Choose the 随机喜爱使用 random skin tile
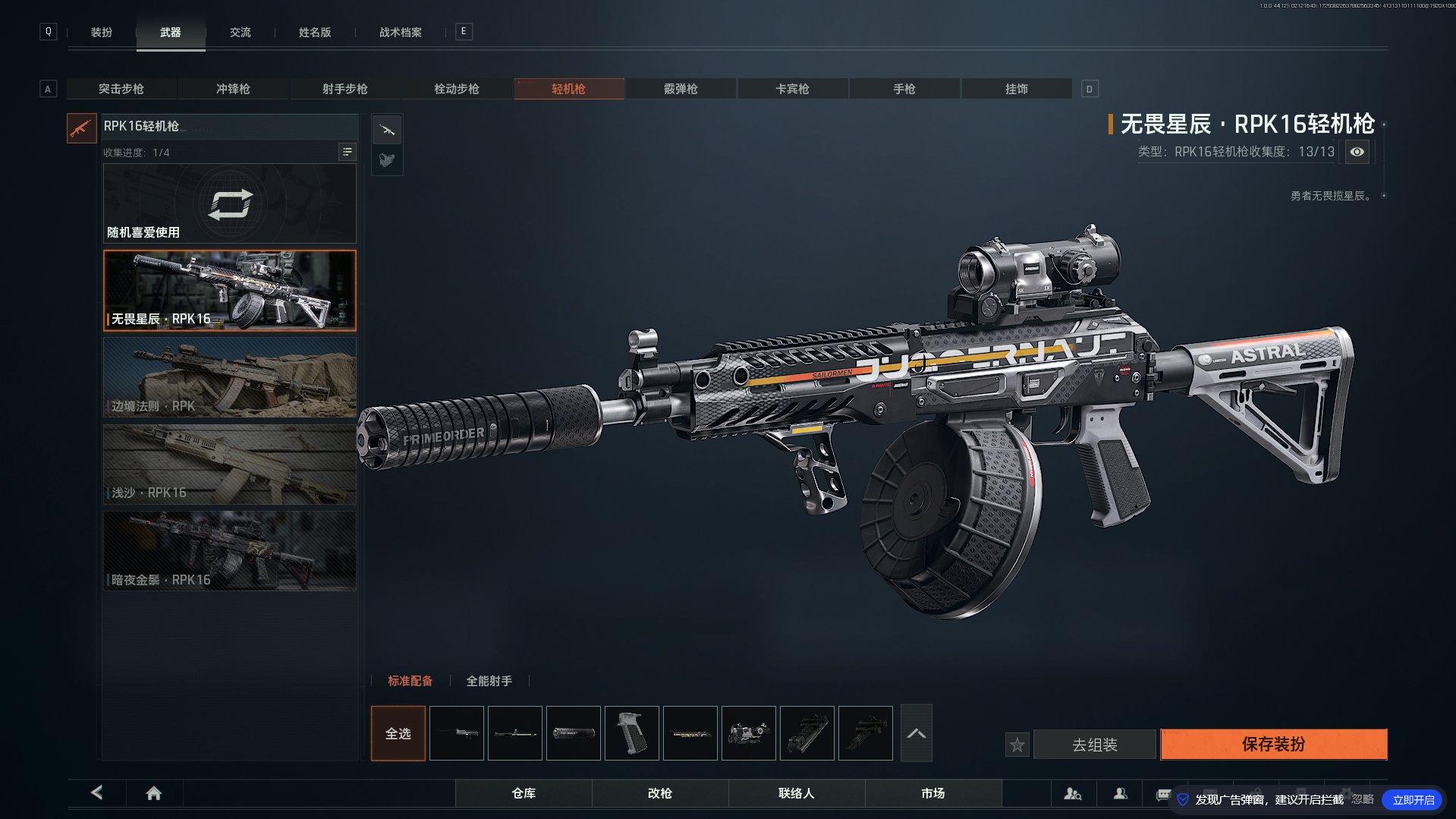Viewport: 1456px width, 819px height. pyautogui.click(x=229, y=203)
